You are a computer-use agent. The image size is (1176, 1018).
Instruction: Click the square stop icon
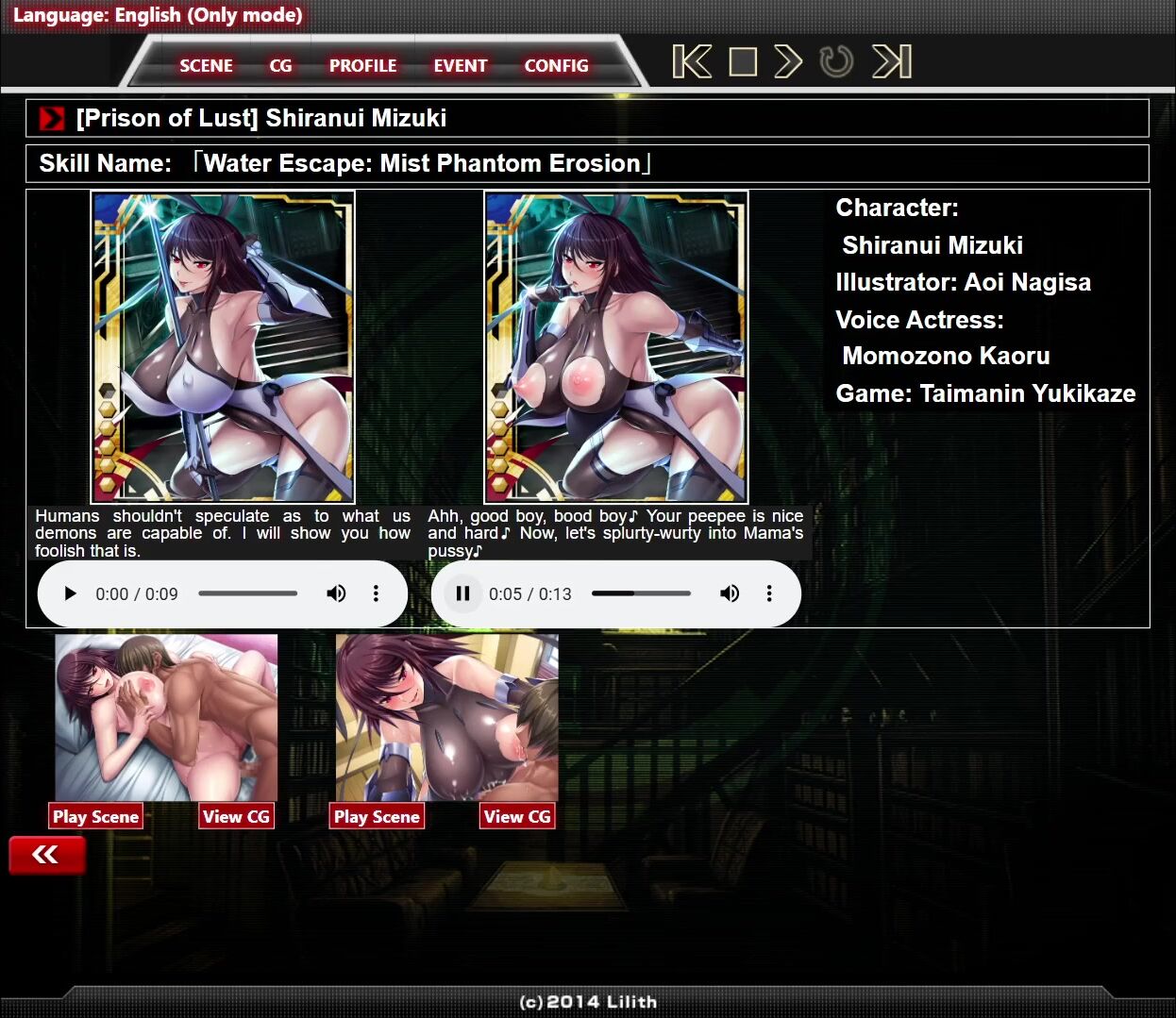tap(743, 62)
